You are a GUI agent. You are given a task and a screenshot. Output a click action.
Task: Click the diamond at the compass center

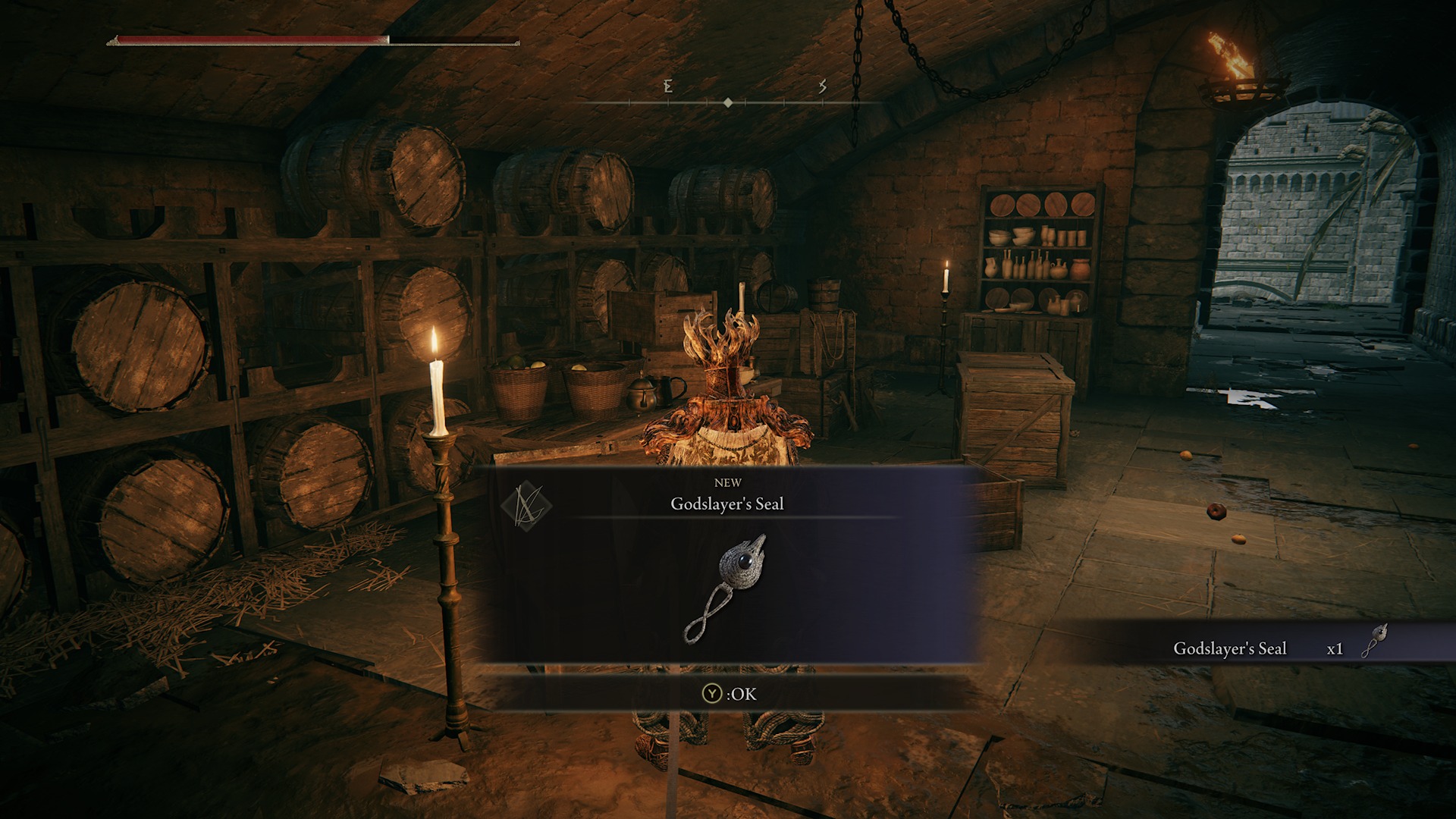[730, 101]
